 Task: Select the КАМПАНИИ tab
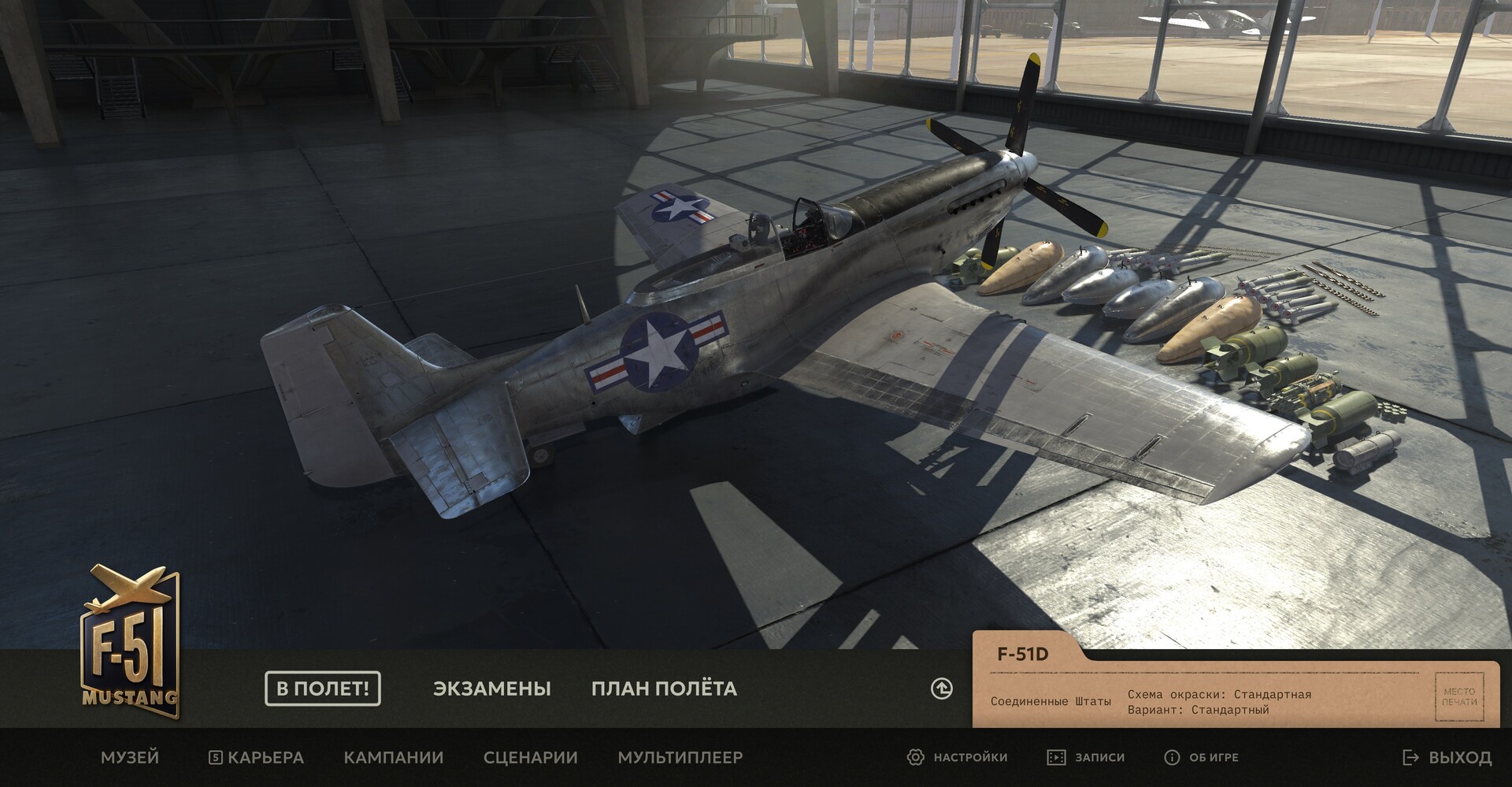pos(394,757)
